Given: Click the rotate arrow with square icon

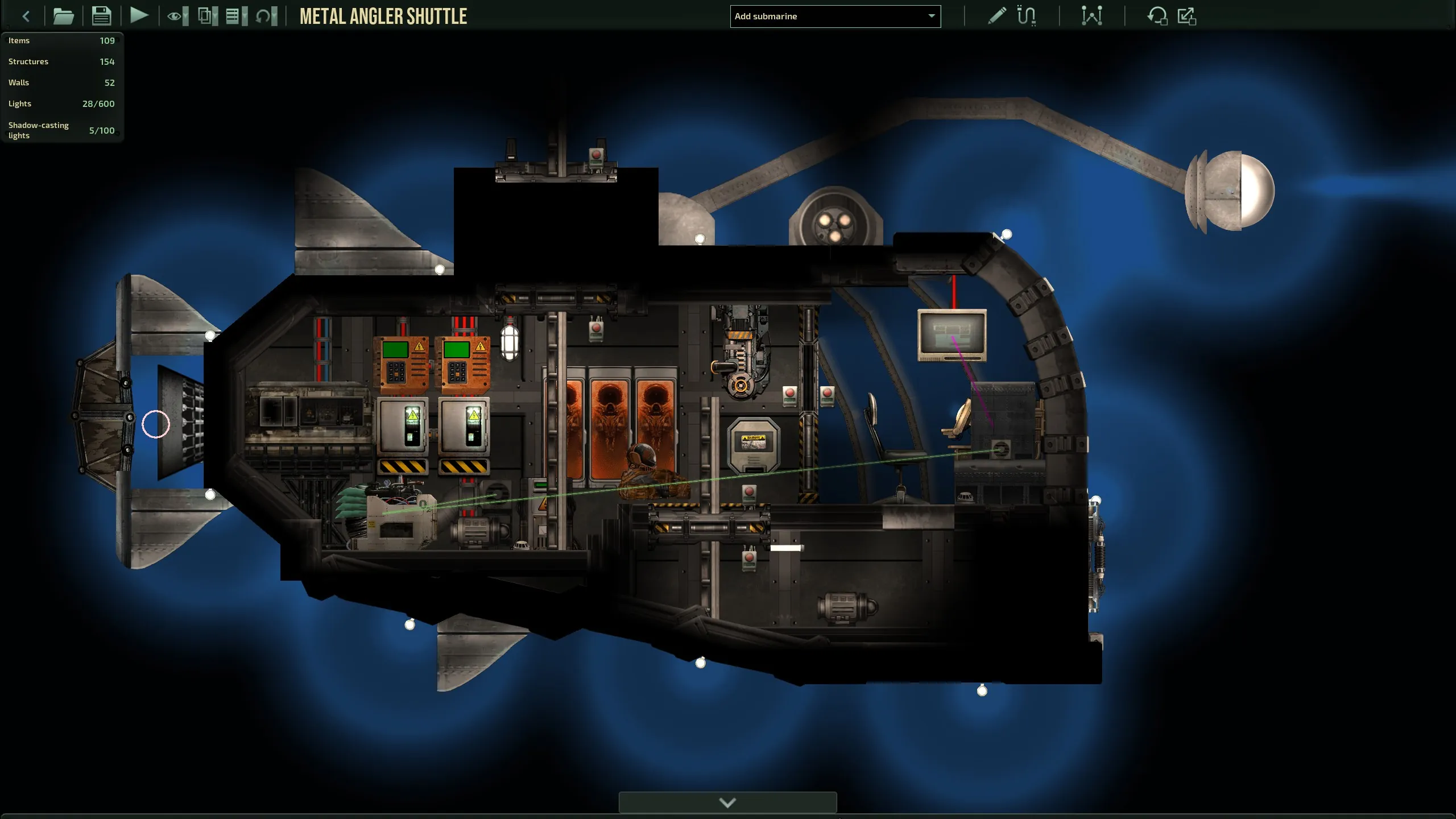Looking at the screenshot, I should pyautogui.click(x=1157, y=16).
